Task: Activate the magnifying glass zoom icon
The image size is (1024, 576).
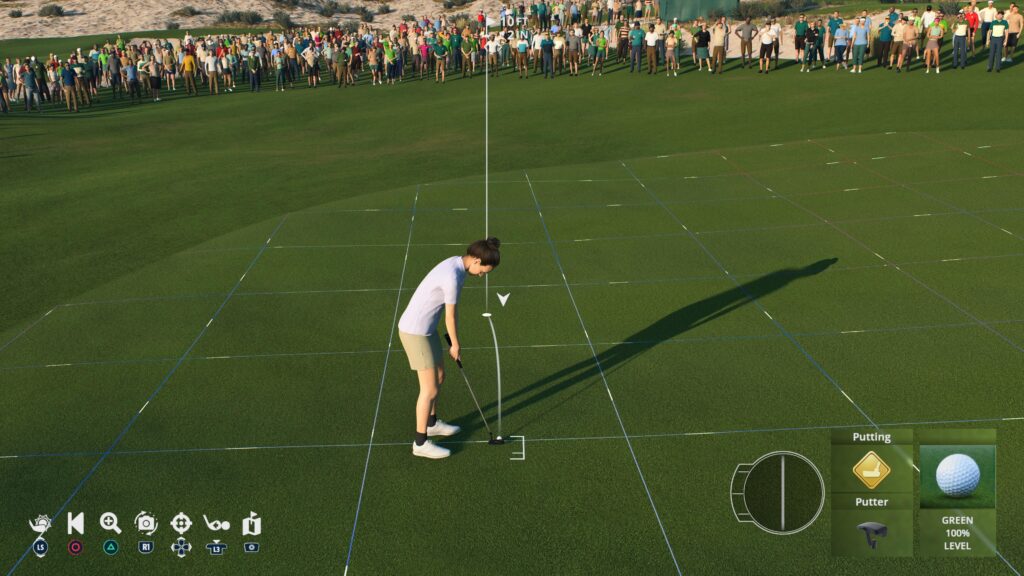Action: coord(110,523)
